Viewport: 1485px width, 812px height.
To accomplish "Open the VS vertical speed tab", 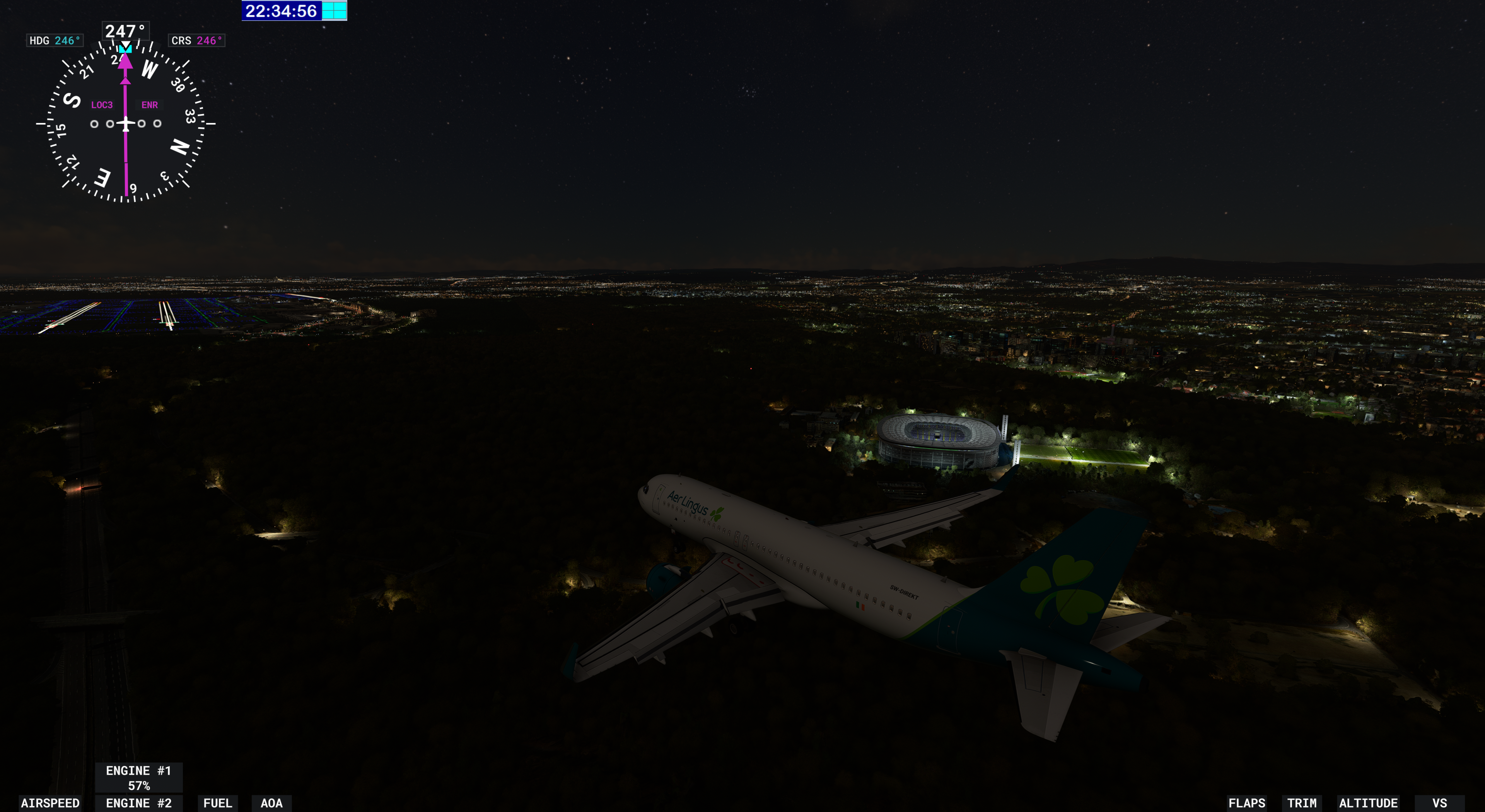I will (1439, 803).
